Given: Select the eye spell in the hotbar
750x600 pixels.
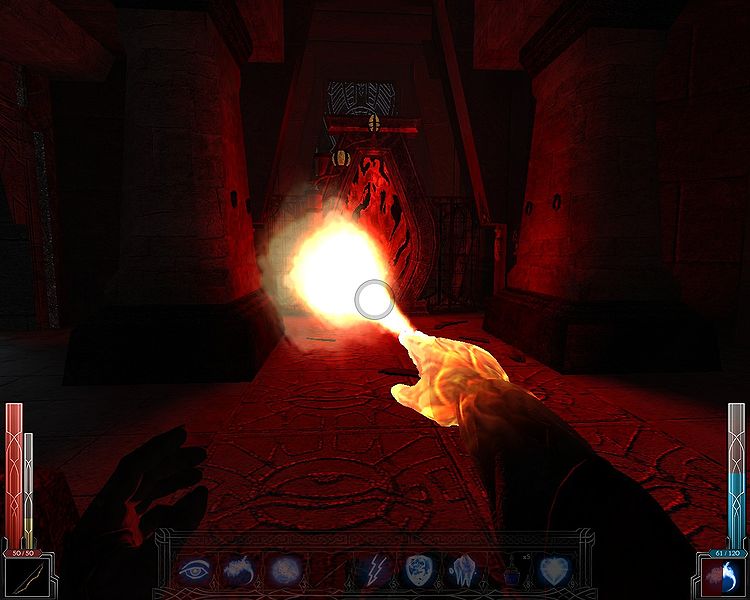Looking at the screenshot, I should [192, 571].
